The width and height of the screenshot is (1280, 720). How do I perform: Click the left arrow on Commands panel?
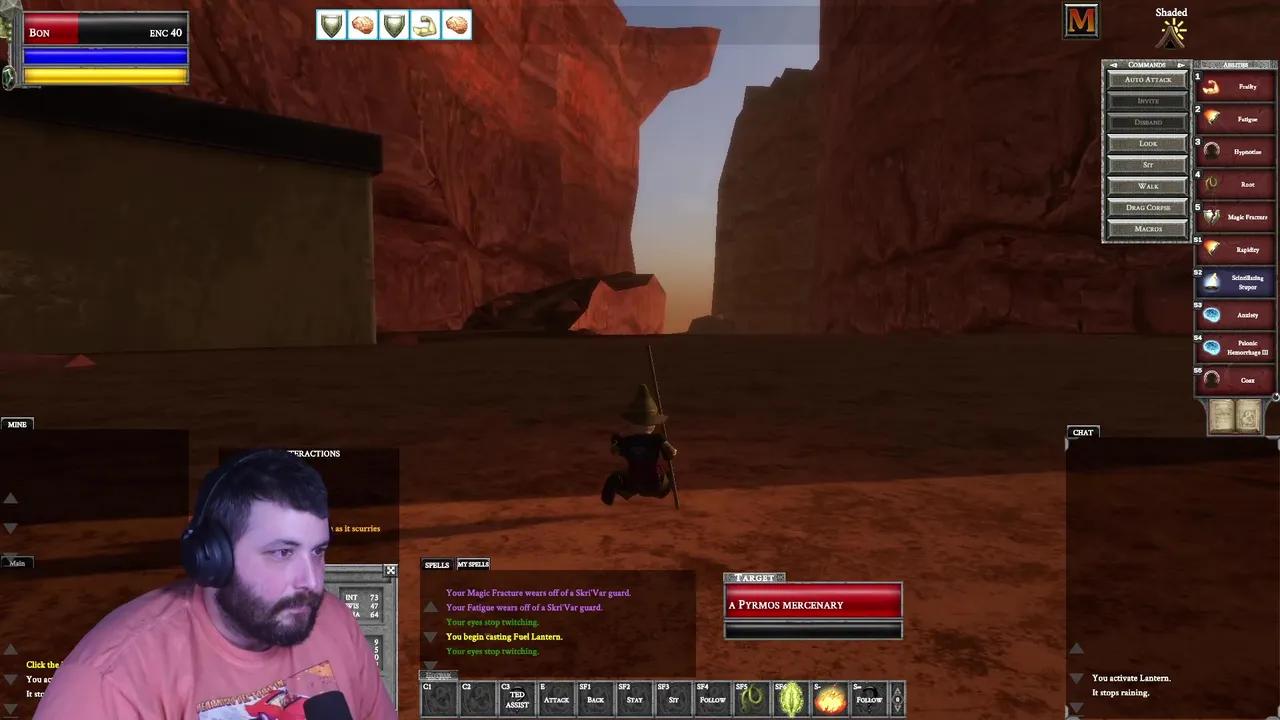[x=1112, y=64]
